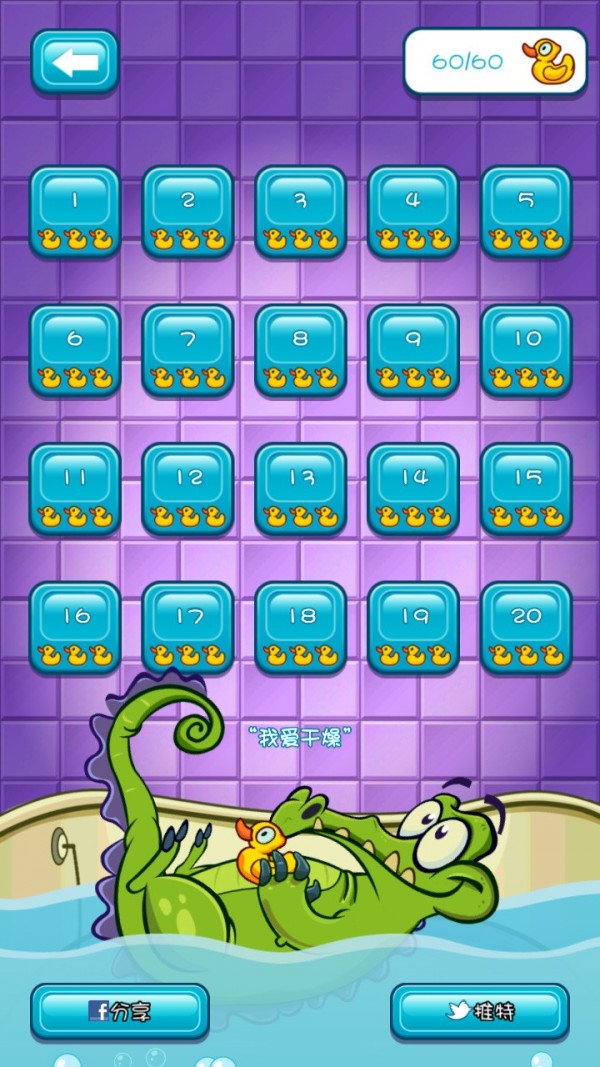Choose level 5 tile

point(527,211)
